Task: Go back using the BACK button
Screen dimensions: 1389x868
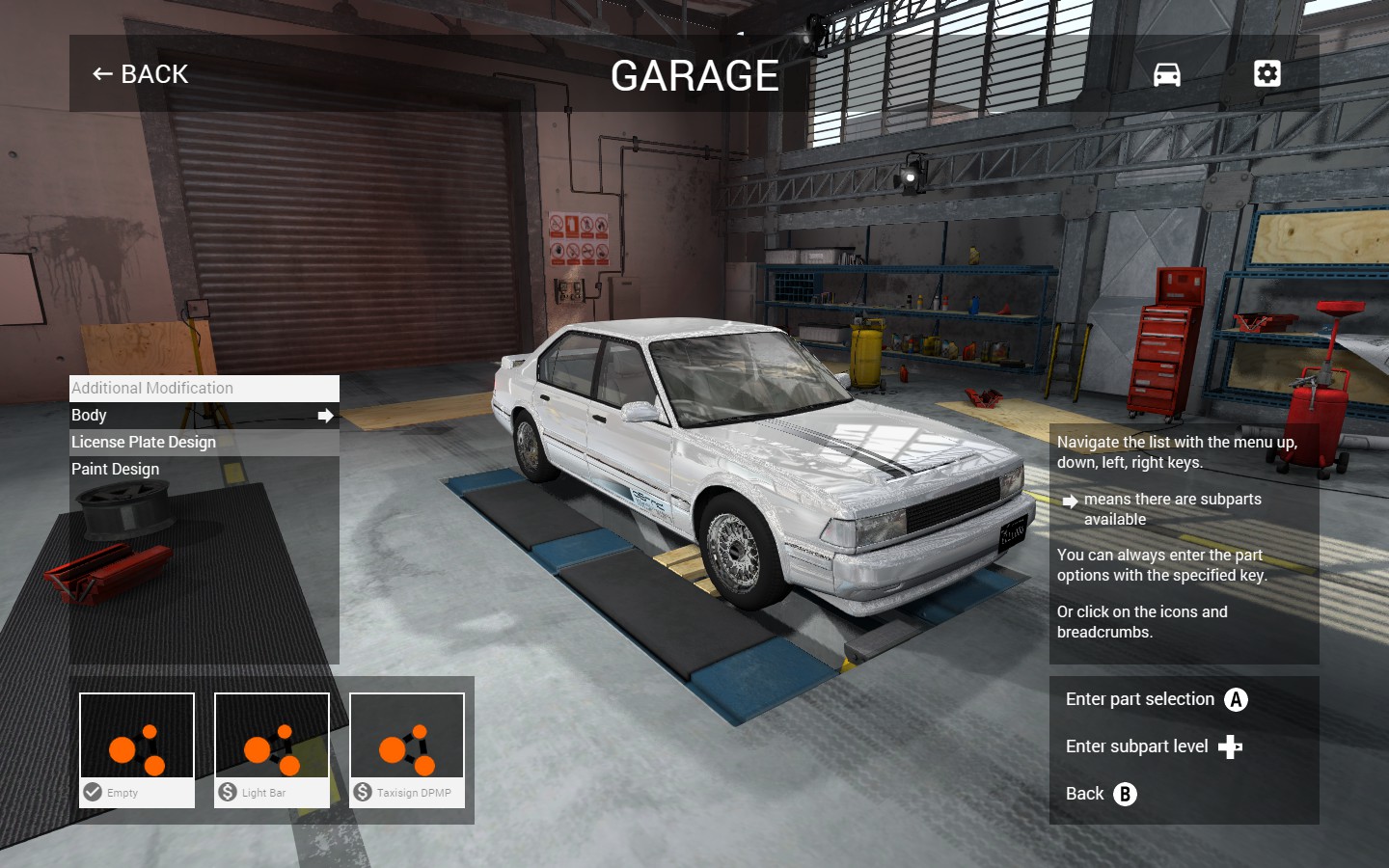Action: click(141, 74)
